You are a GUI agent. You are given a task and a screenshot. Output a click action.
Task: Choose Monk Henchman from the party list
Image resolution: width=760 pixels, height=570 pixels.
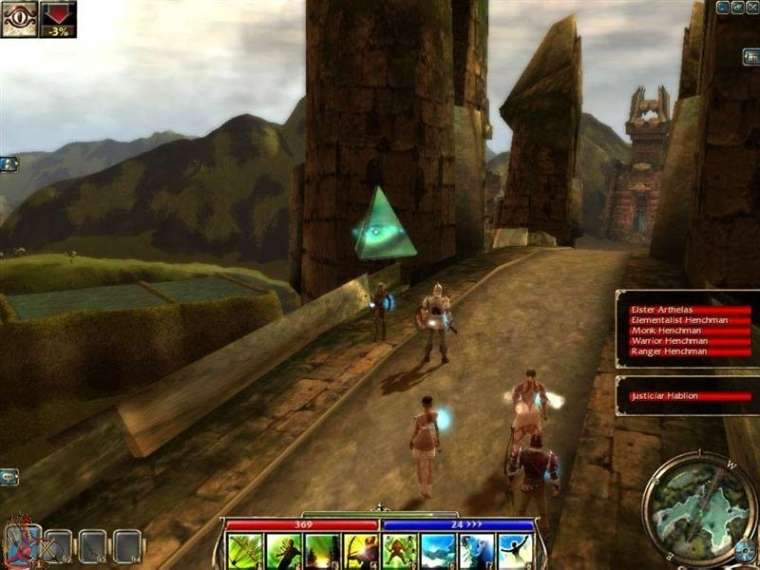pyautogui.click(x=689, y=331)
